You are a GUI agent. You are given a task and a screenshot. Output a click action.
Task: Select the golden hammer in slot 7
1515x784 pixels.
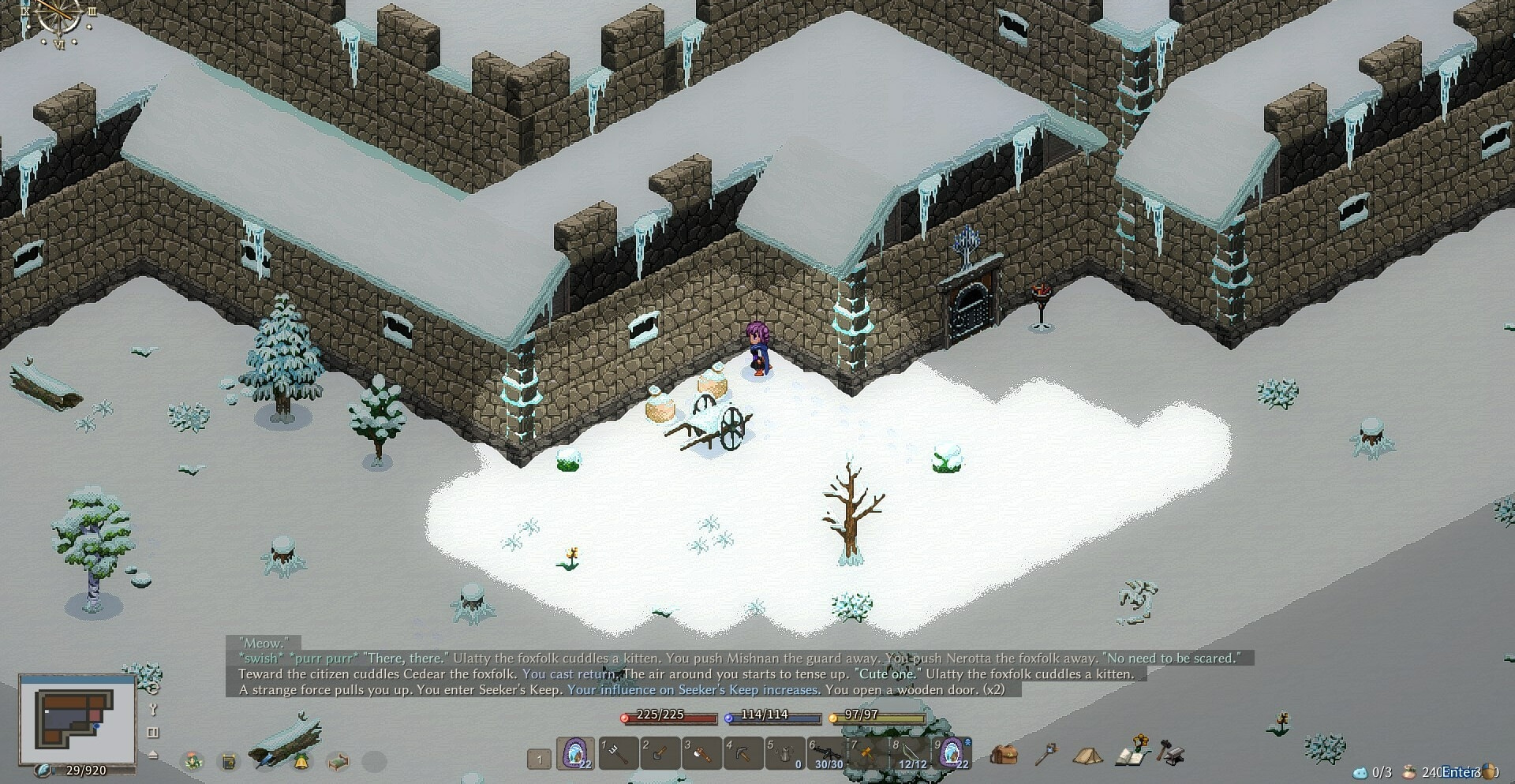click(x=867, y=753)
